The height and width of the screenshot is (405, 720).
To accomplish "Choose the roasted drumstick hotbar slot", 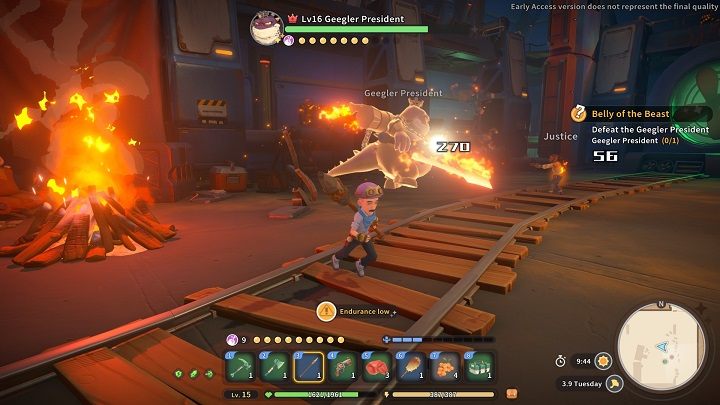I will 410,366.
